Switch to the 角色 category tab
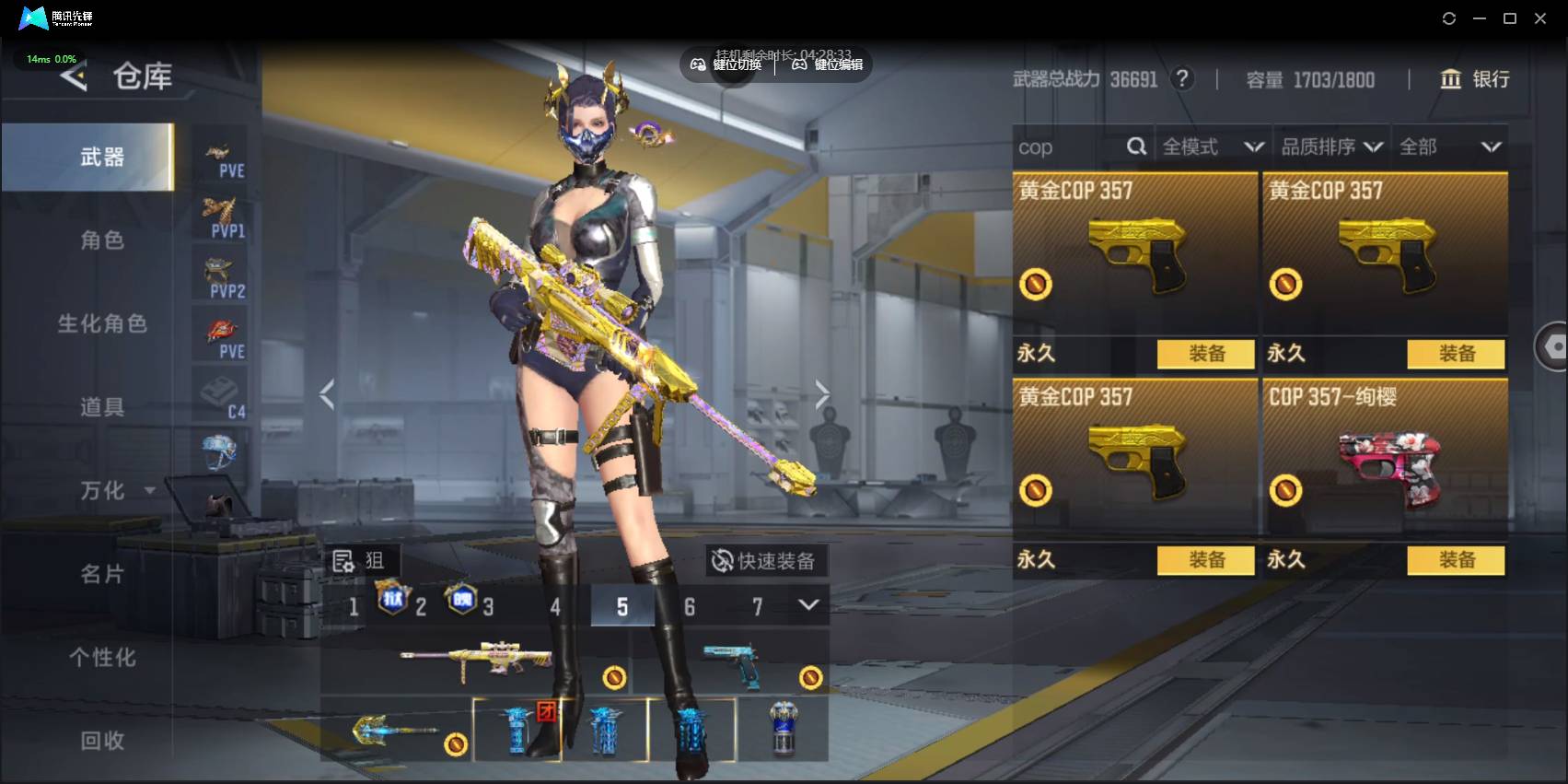The image size is (1568, 784). click(x=101, y=240)
